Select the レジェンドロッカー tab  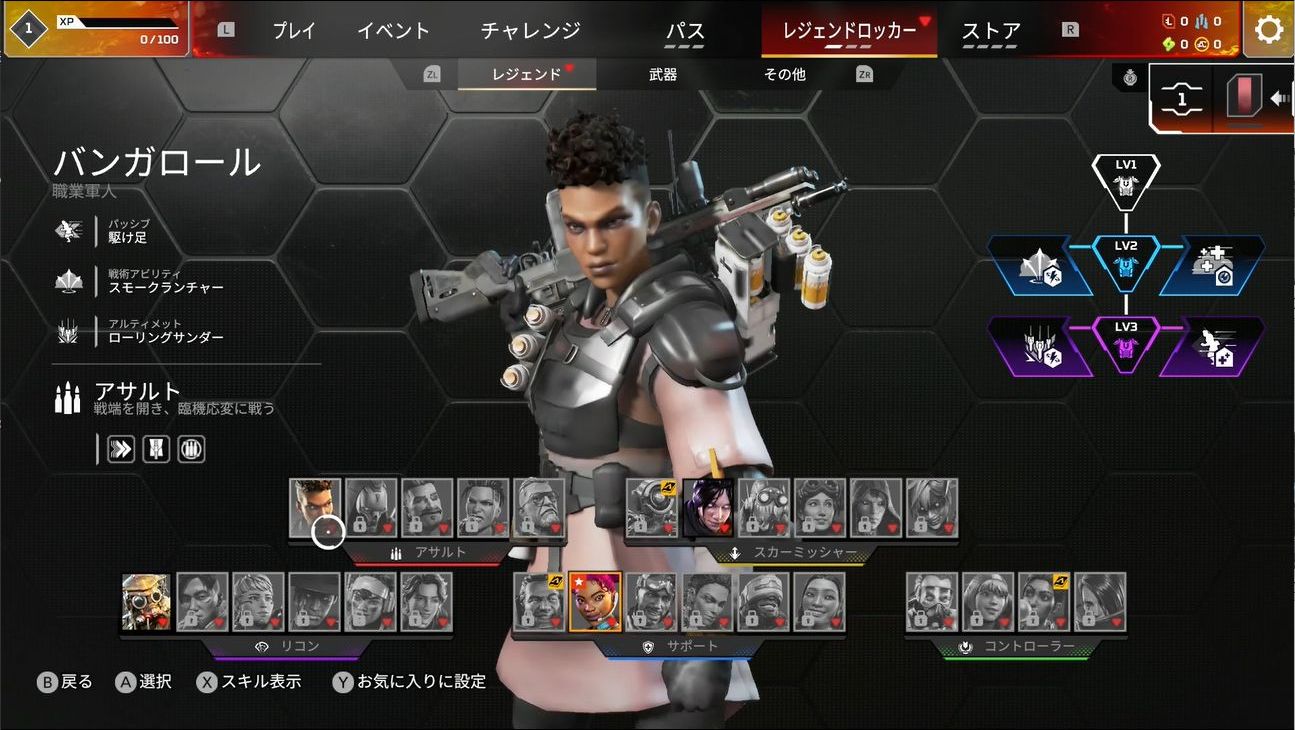(x=849, y=30)
